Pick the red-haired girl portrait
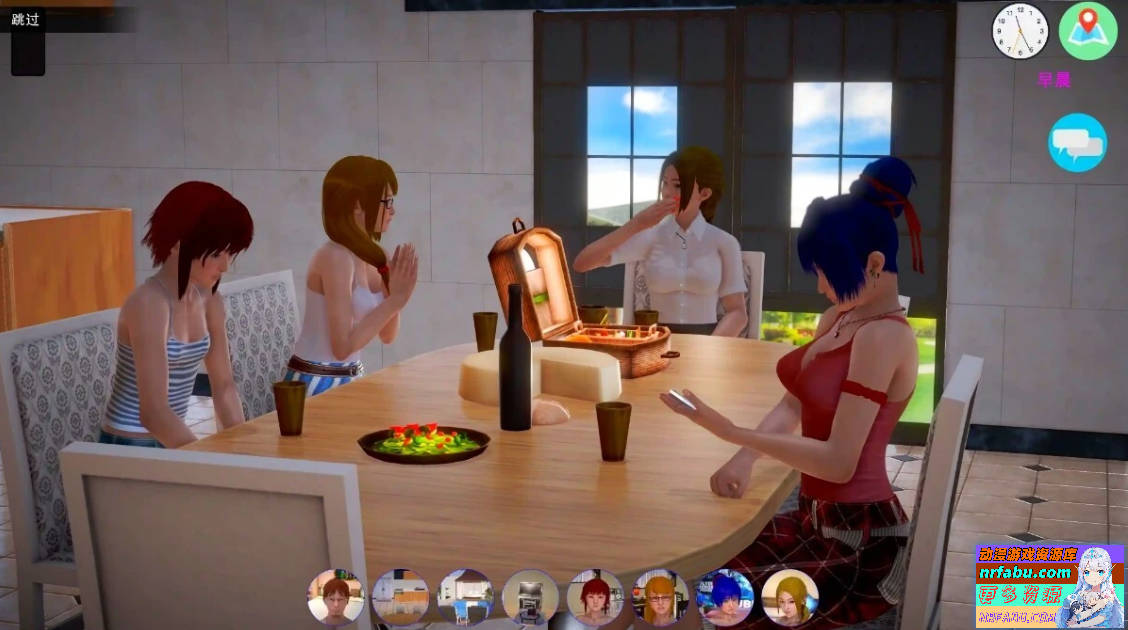Screen dimensions: 1128x630 coord(595,597)
